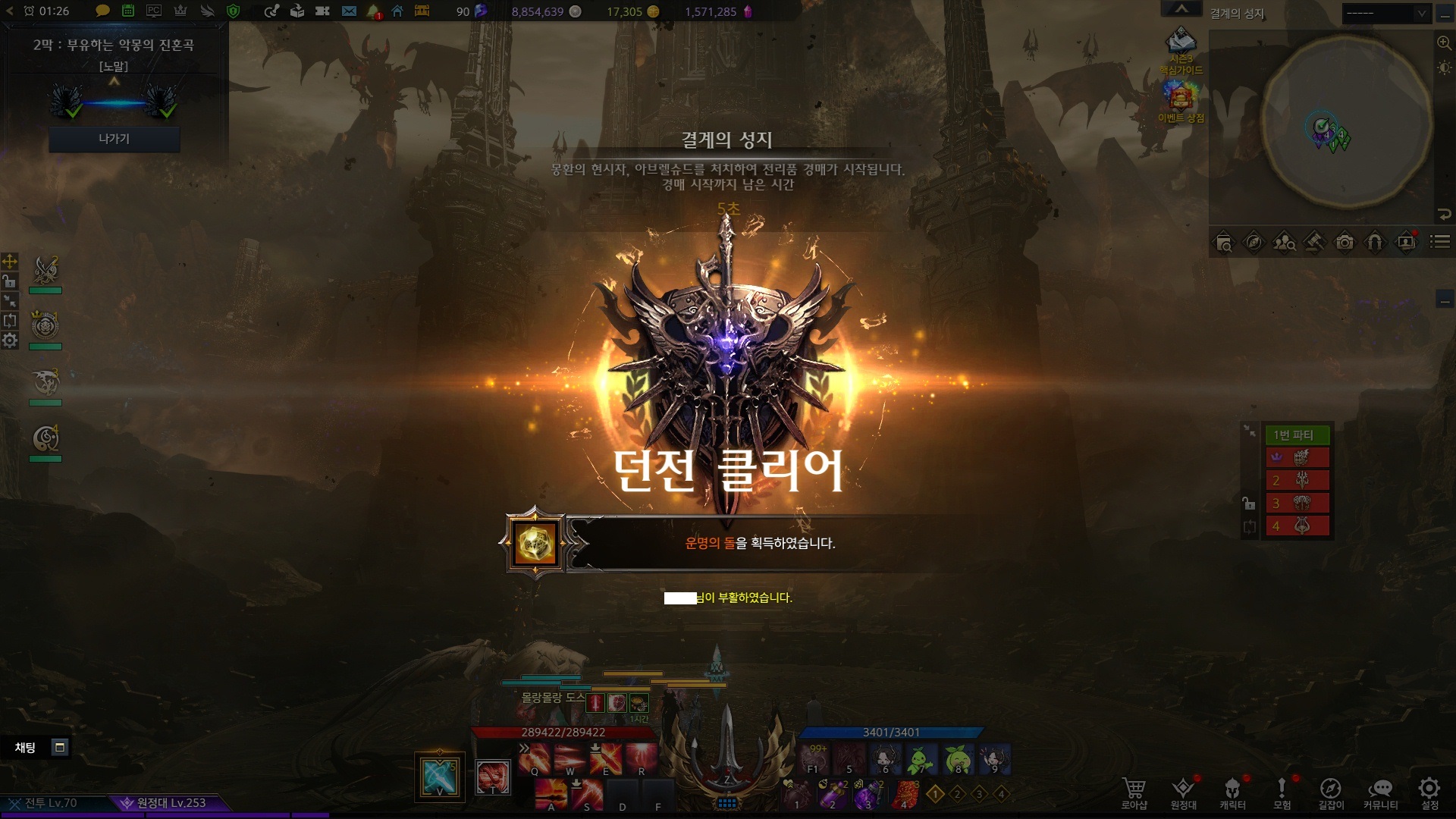Open the stronghold house icon
1456x819 pixels.
click(397, 11)
